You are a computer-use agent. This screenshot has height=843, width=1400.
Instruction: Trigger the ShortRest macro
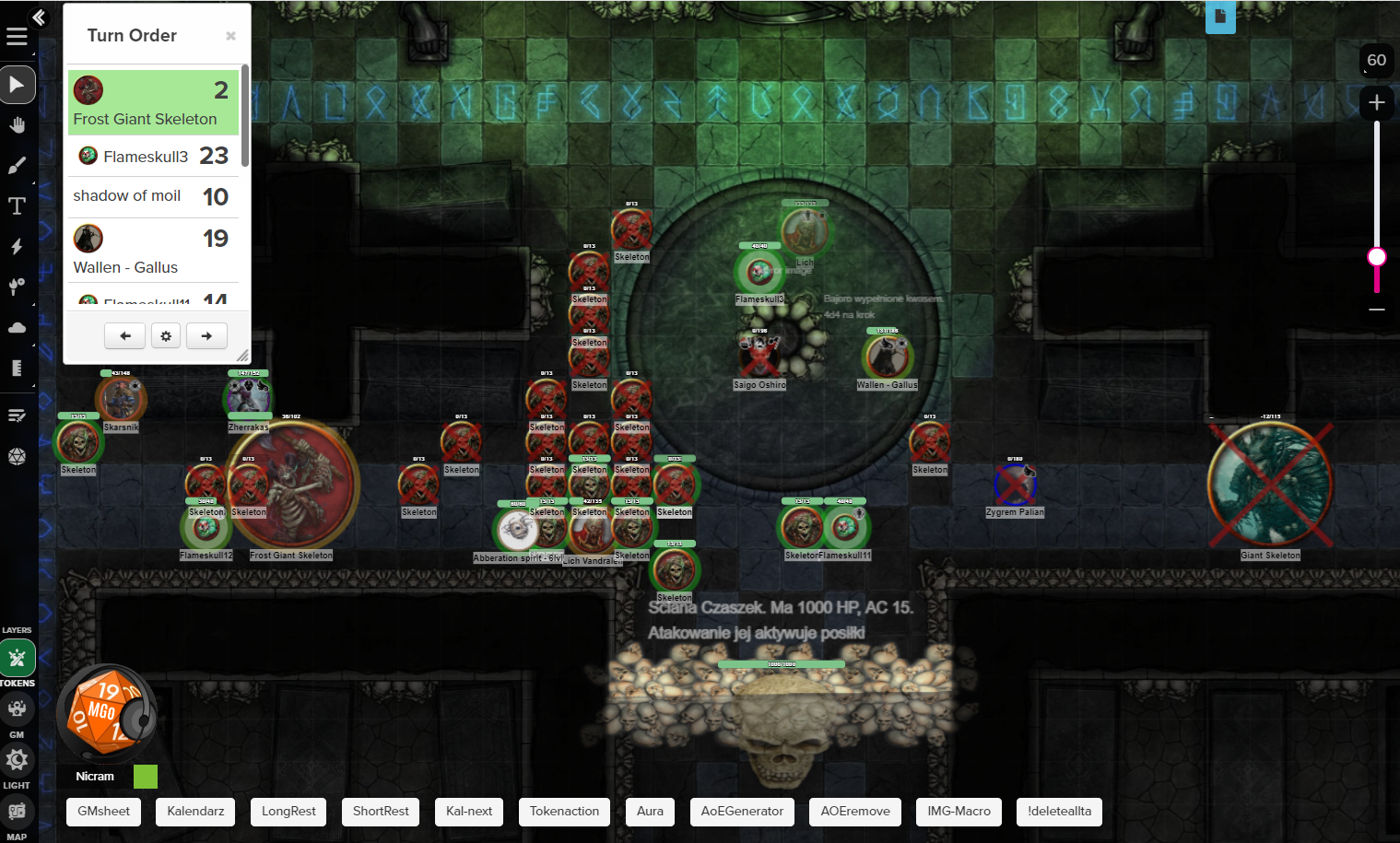point(381,812)
